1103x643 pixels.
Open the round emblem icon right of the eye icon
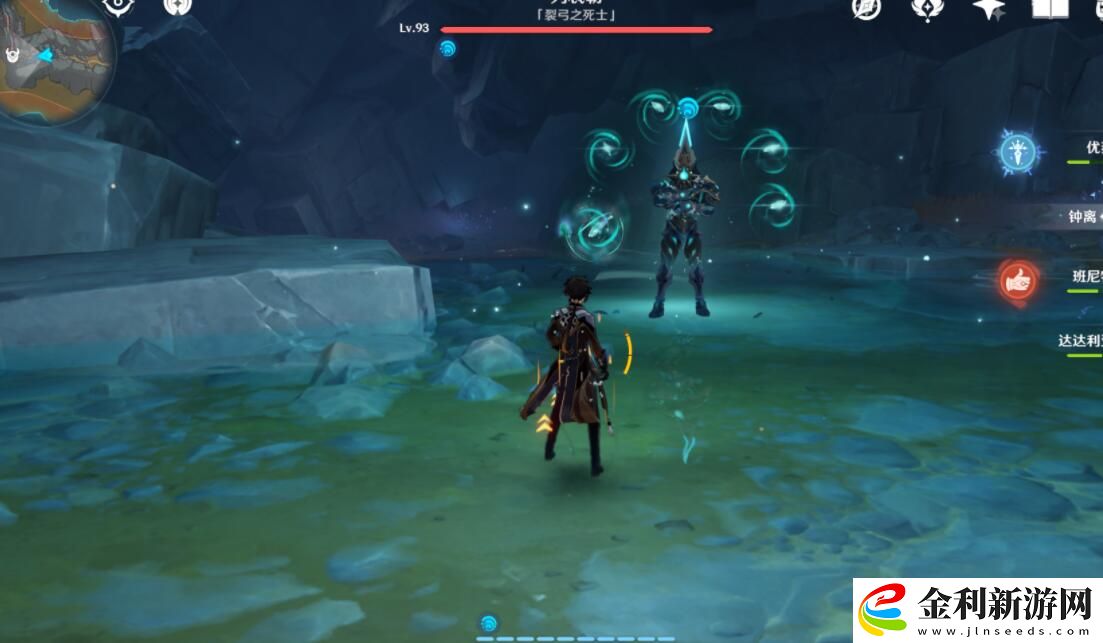click(177, 7)
